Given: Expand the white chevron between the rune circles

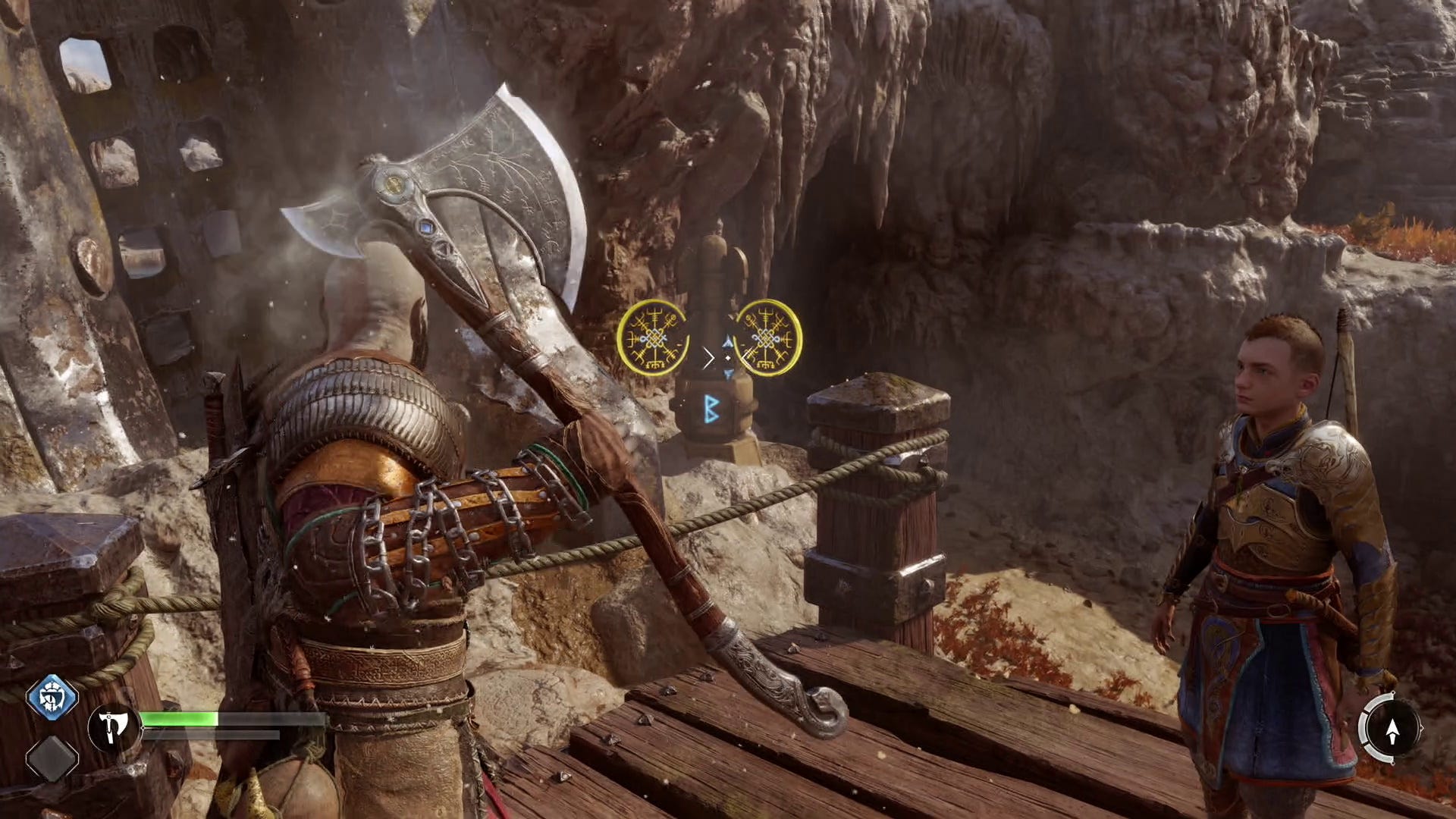Looking at the screenshot, I should [709, 357].
